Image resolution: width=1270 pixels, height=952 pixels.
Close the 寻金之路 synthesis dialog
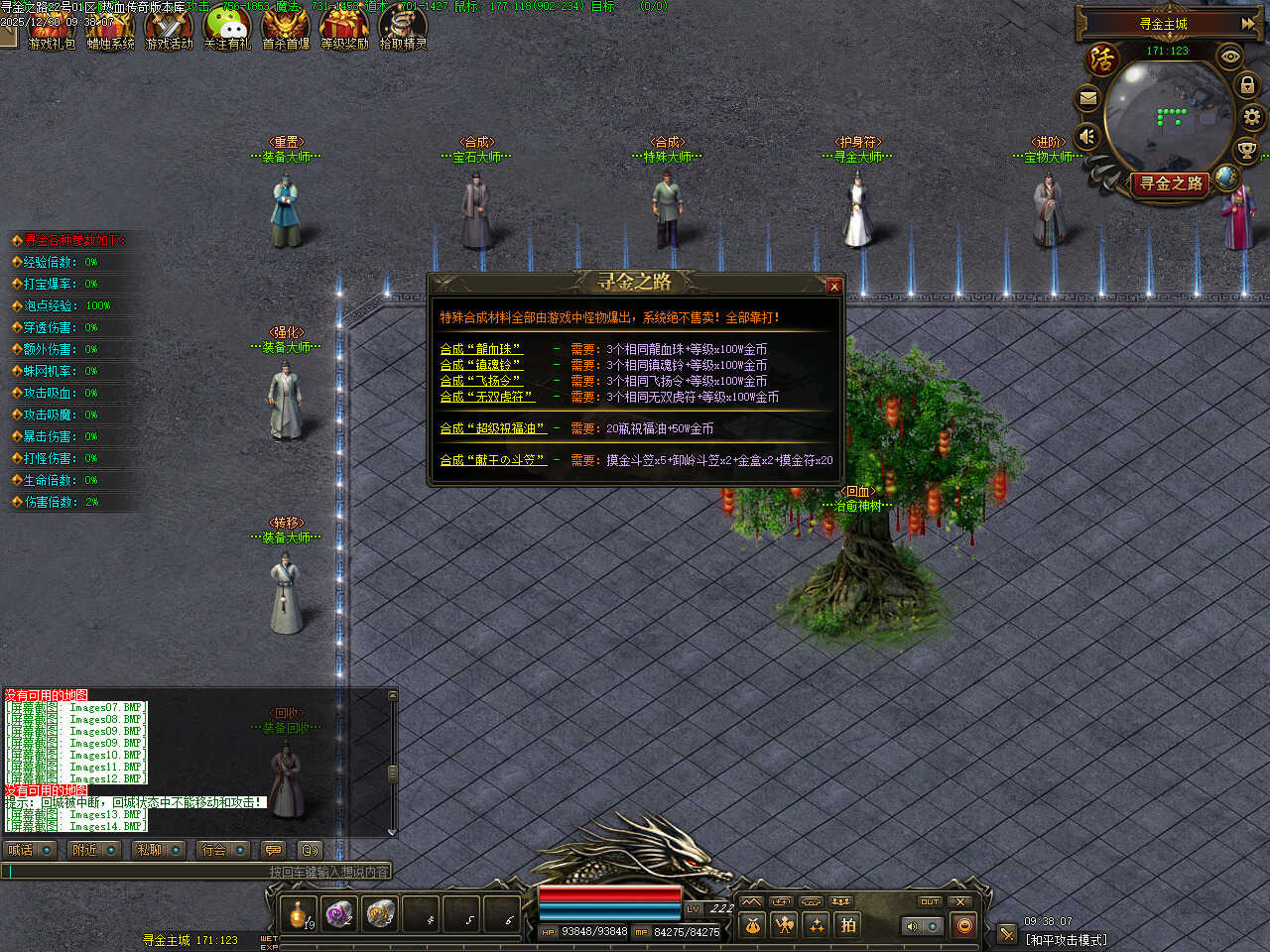coord(833,287)
